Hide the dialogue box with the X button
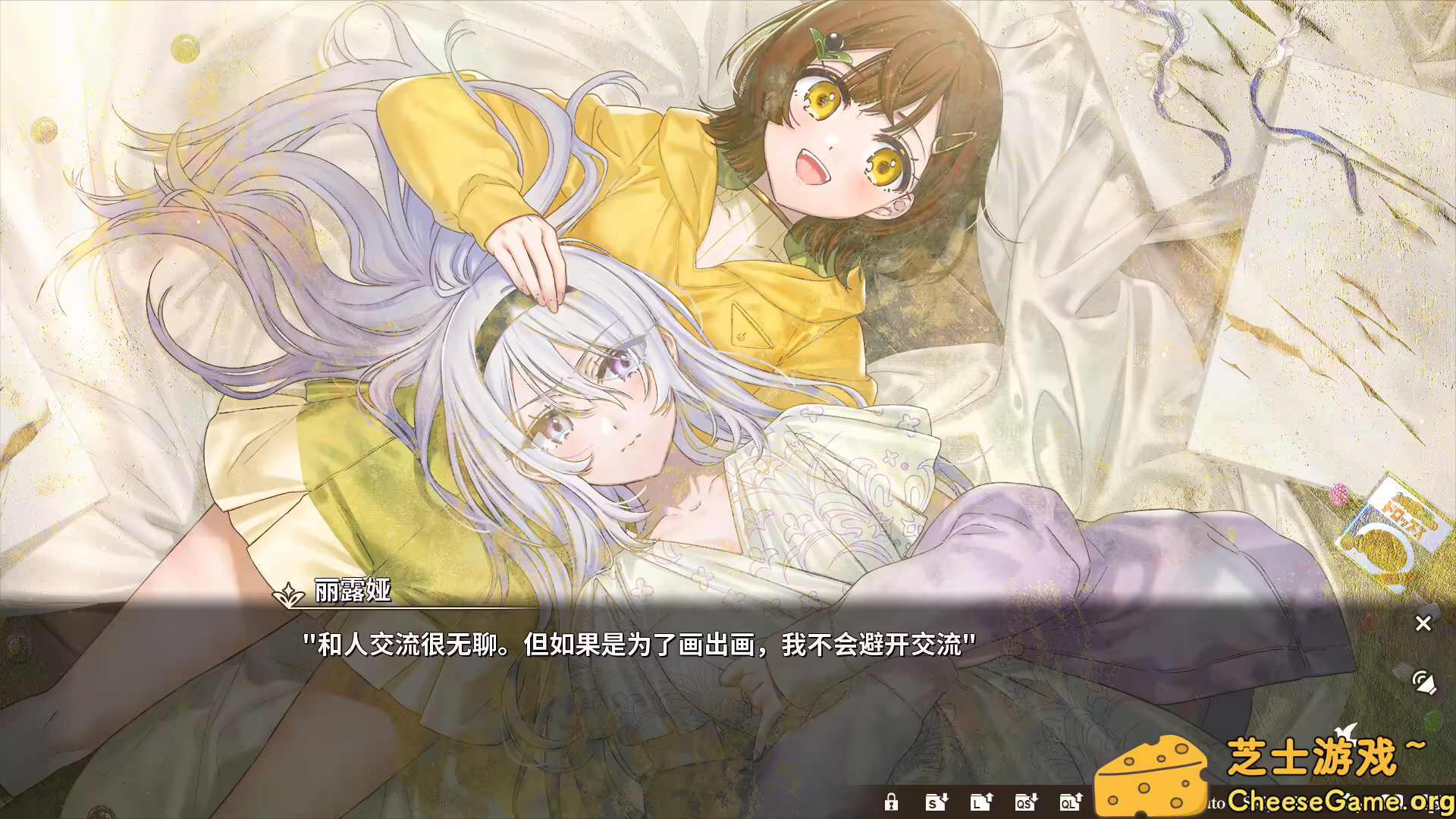This screenshot has height=819, width=1456. 1423,623
